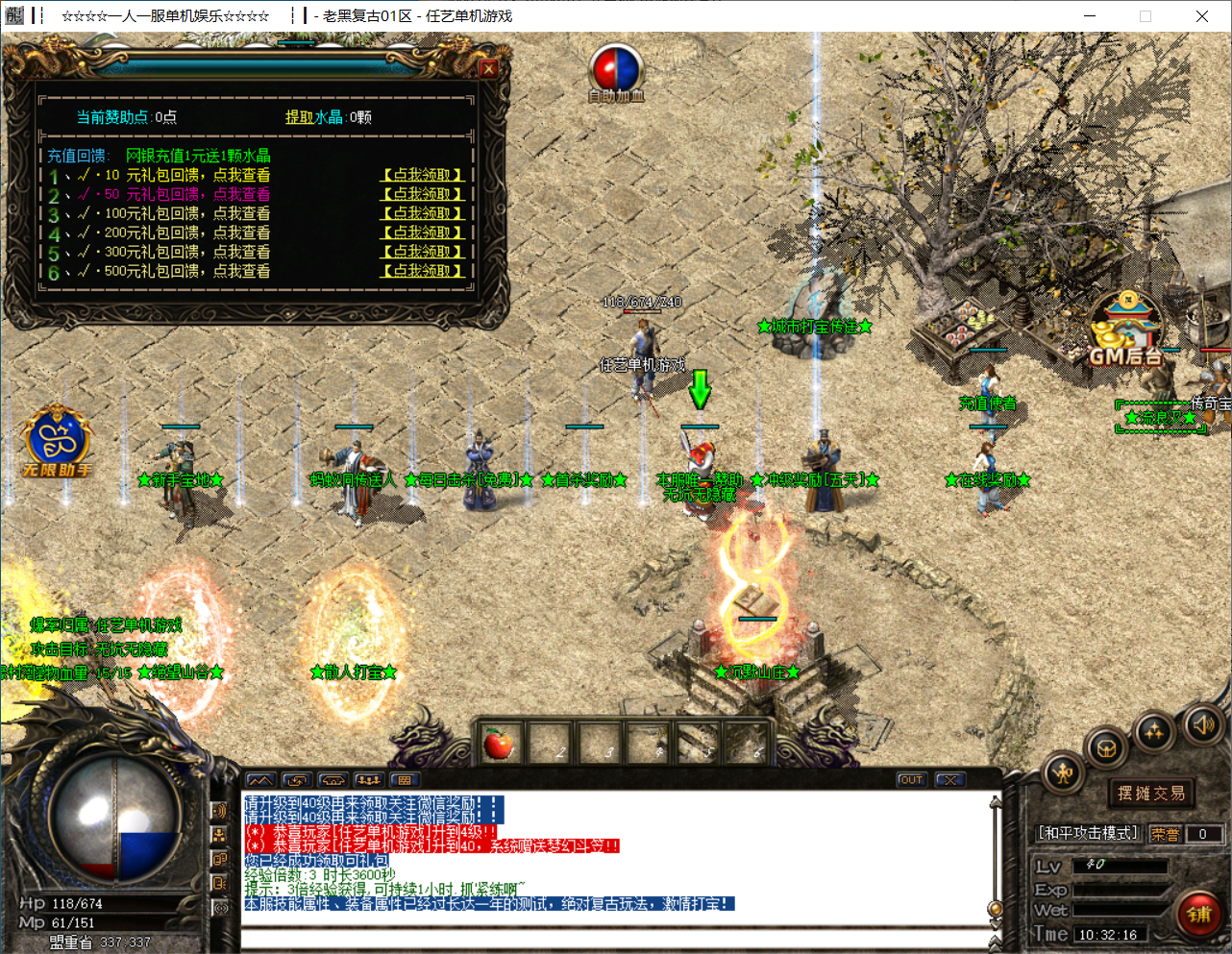
Task: Claim the 100 yuan gift pack reward
Action: point(423,213)
